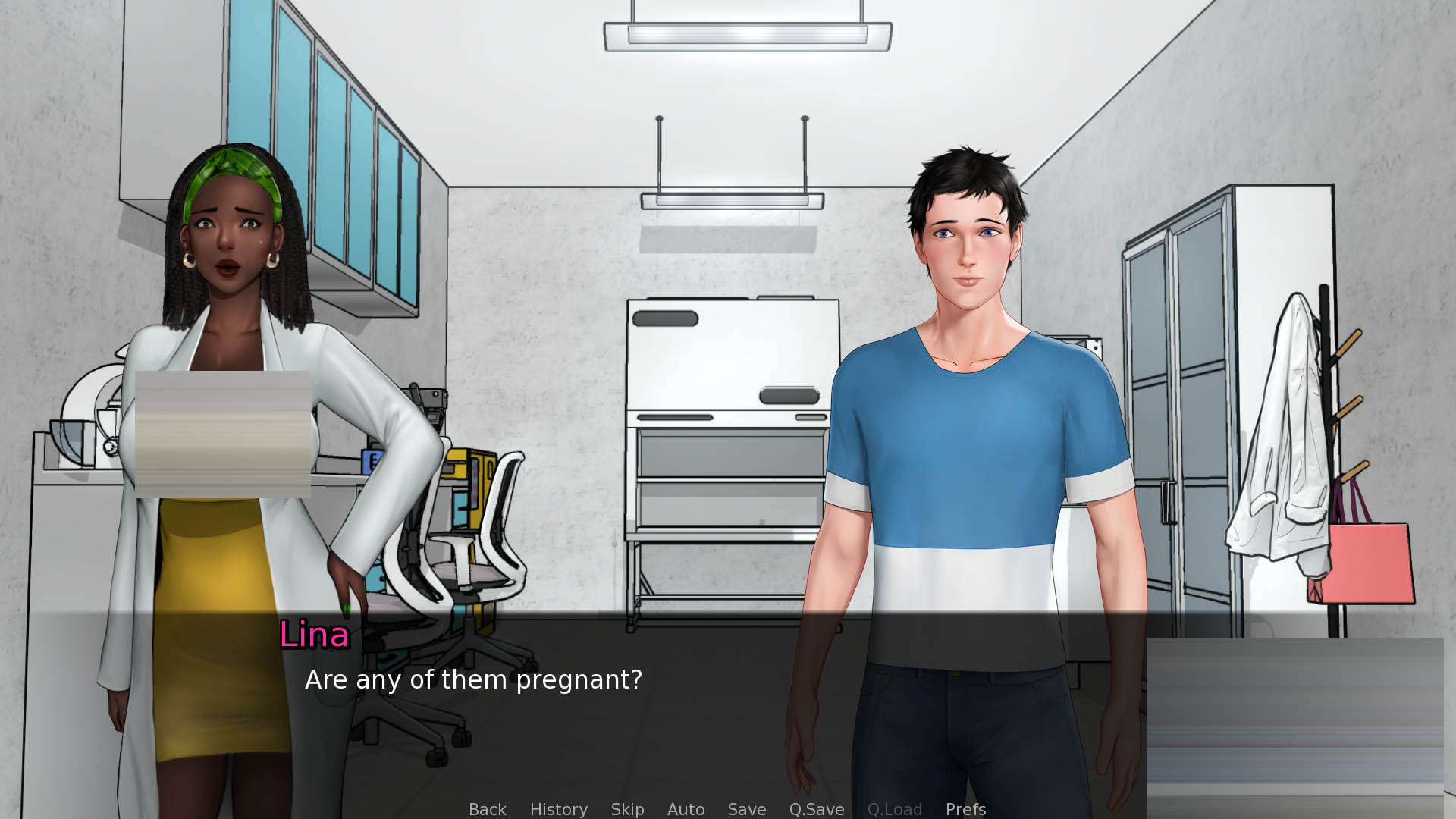Click the line 'Are any of them pregnant?'

473,680
